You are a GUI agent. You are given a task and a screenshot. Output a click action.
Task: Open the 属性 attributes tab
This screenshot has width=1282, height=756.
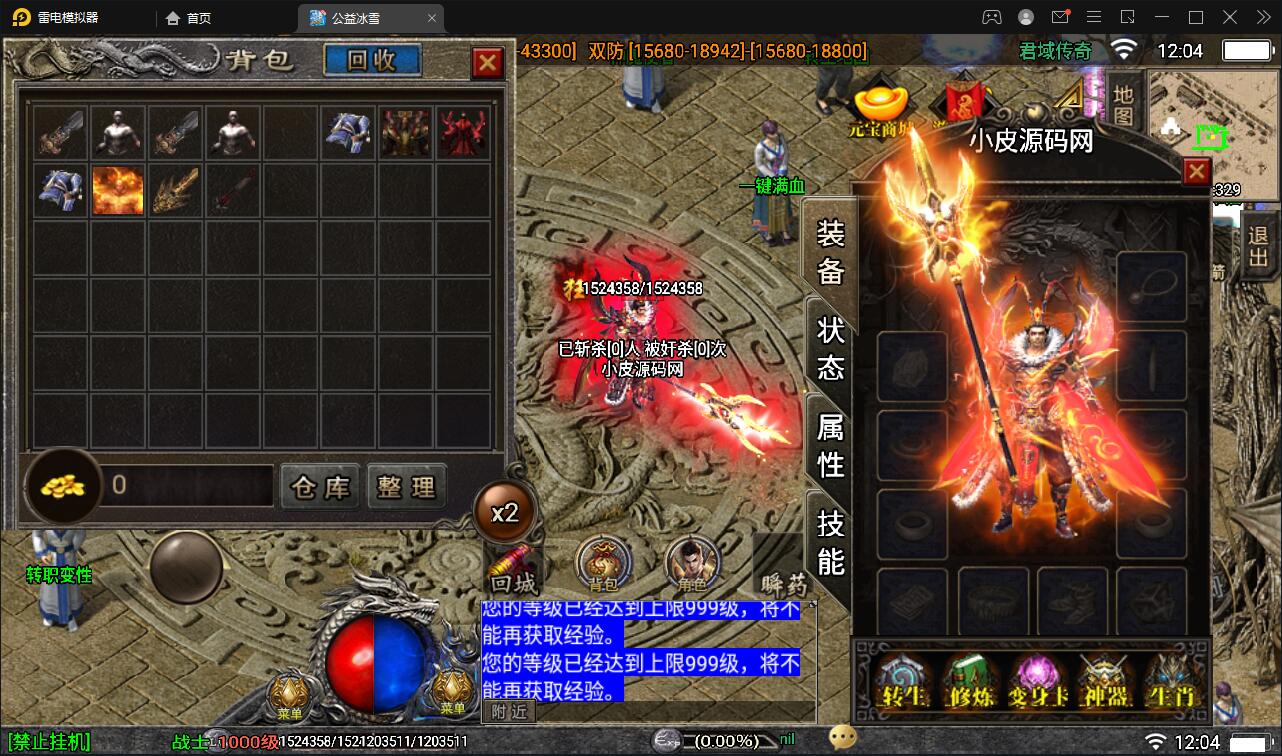831,445
